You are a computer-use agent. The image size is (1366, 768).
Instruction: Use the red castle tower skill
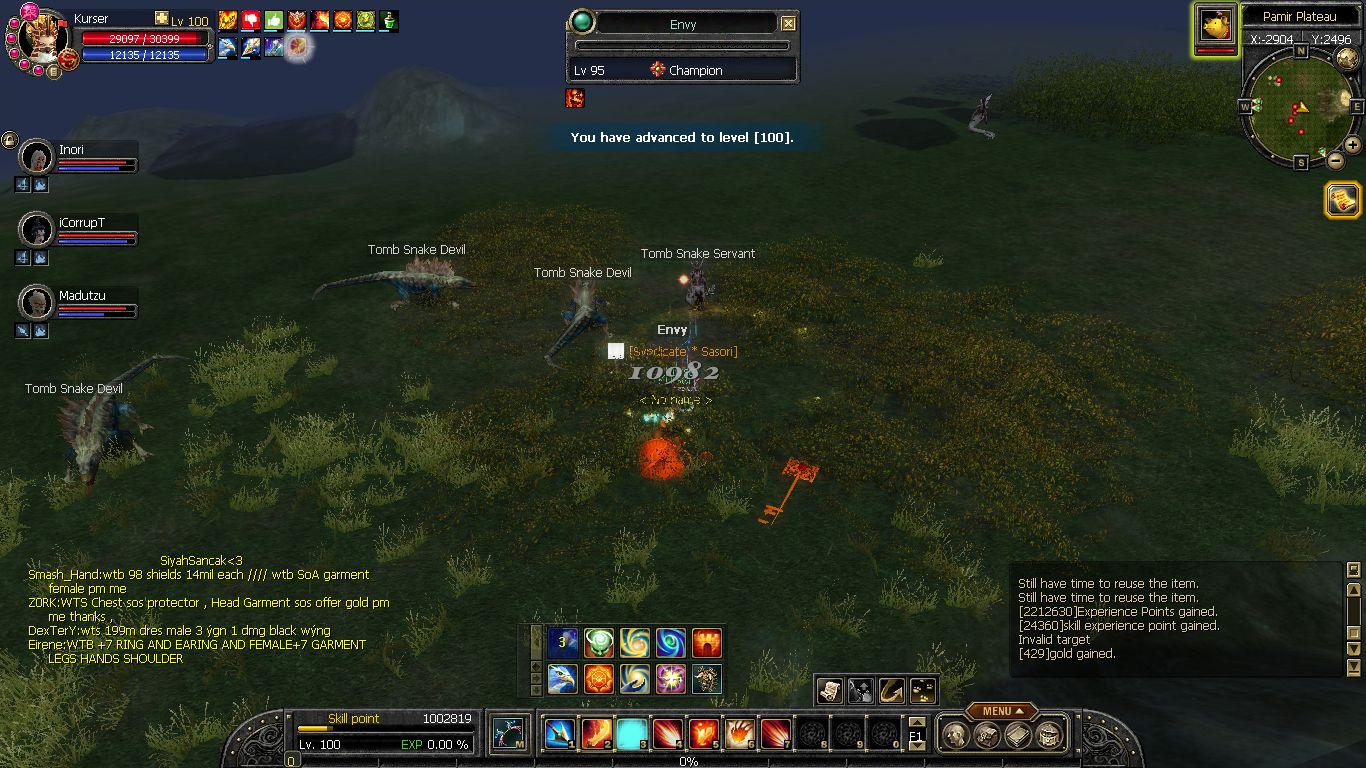[x=707, y=642]
